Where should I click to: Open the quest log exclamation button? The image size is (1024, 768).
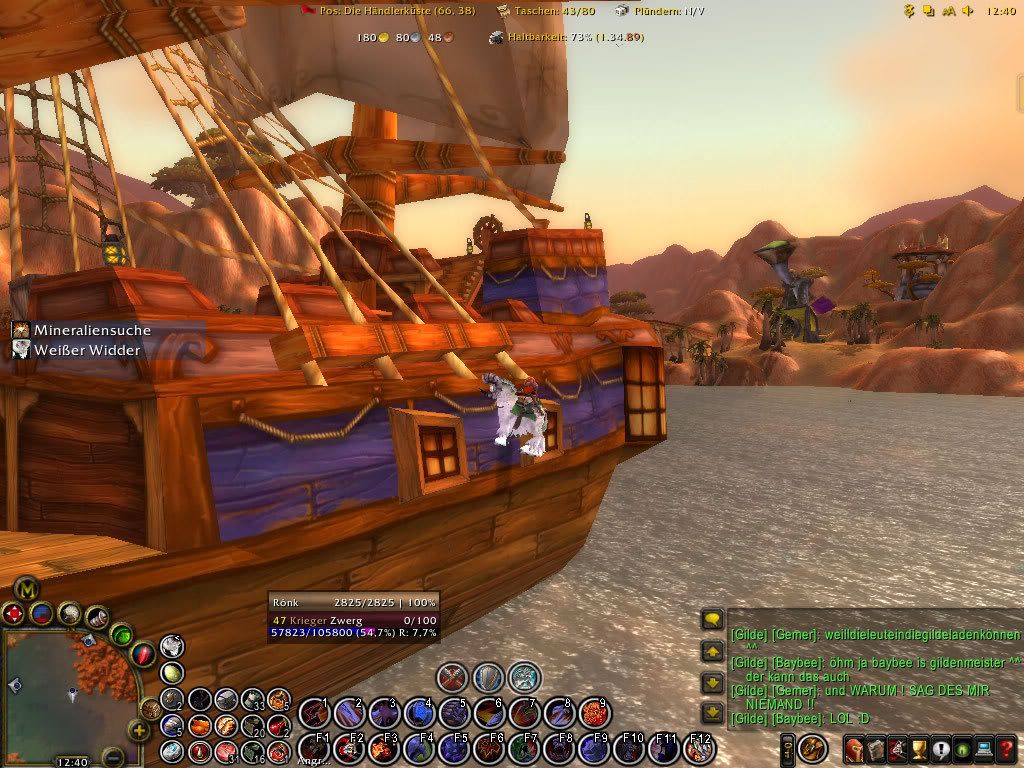[941, 748]
